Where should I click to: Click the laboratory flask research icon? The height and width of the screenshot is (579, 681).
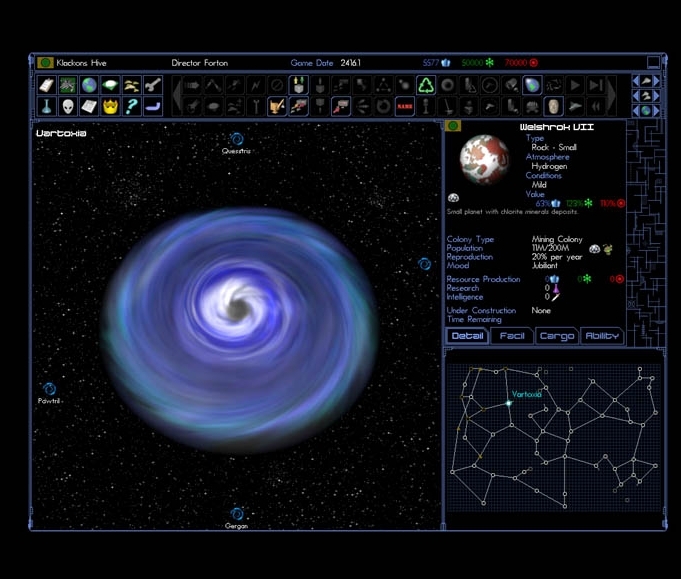(47, 106)
